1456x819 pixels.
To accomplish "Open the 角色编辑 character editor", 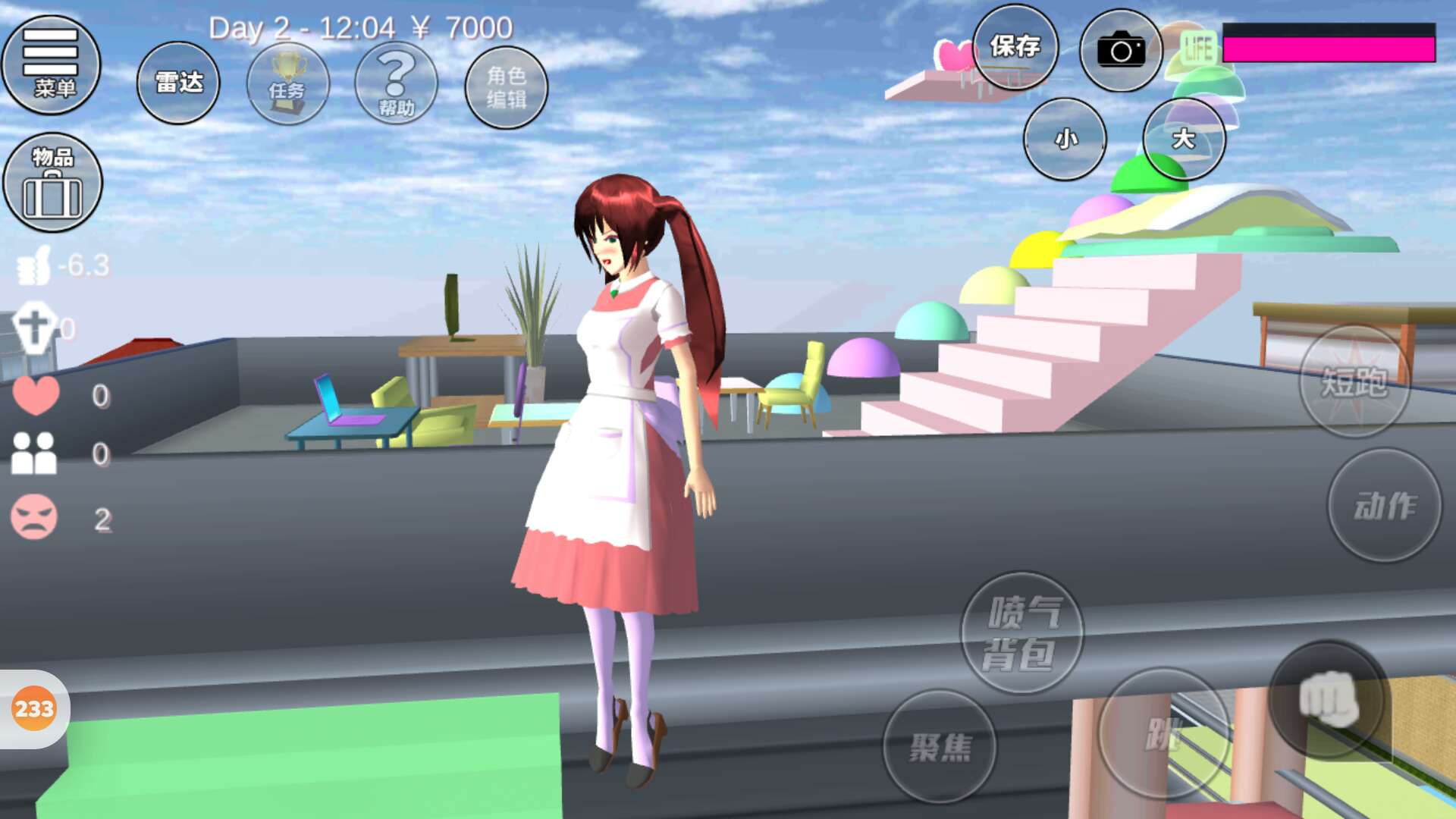I will (506, 87).
